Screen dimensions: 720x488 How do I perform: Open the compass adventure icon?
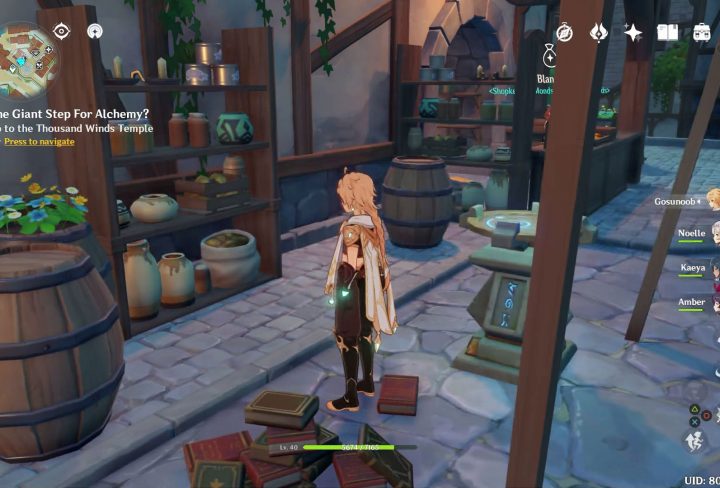click(x=564, y=32)
